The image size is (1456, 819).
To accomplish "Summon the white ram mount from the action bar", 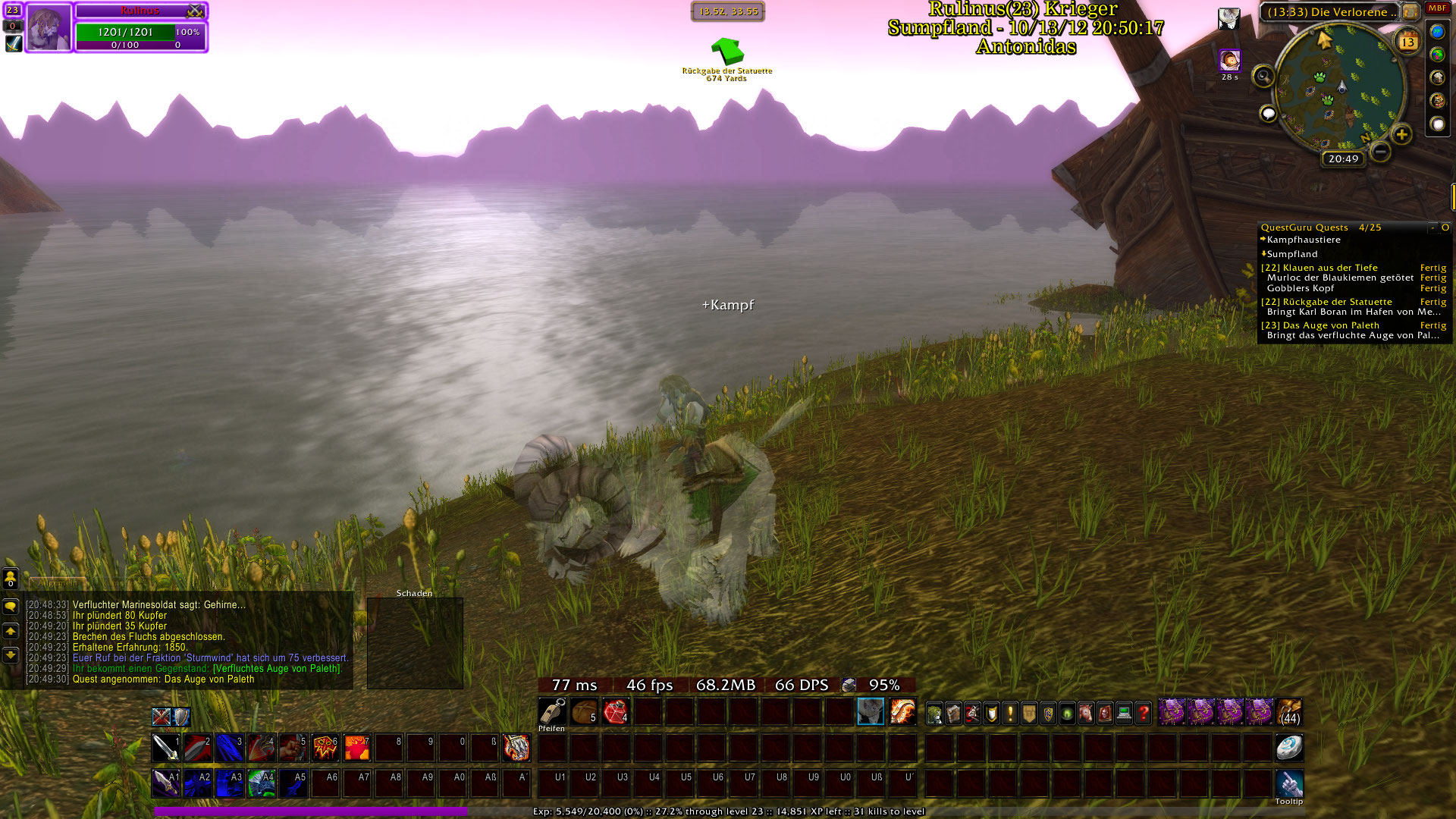I will pos(871,712).
